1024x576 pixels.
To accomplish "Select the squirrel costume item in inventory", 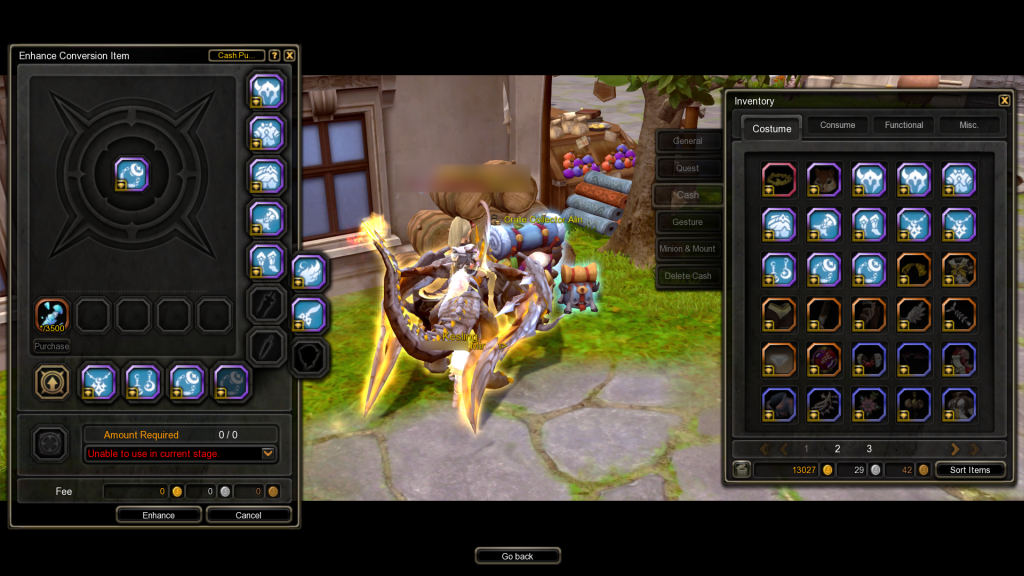I will (824, 179).
